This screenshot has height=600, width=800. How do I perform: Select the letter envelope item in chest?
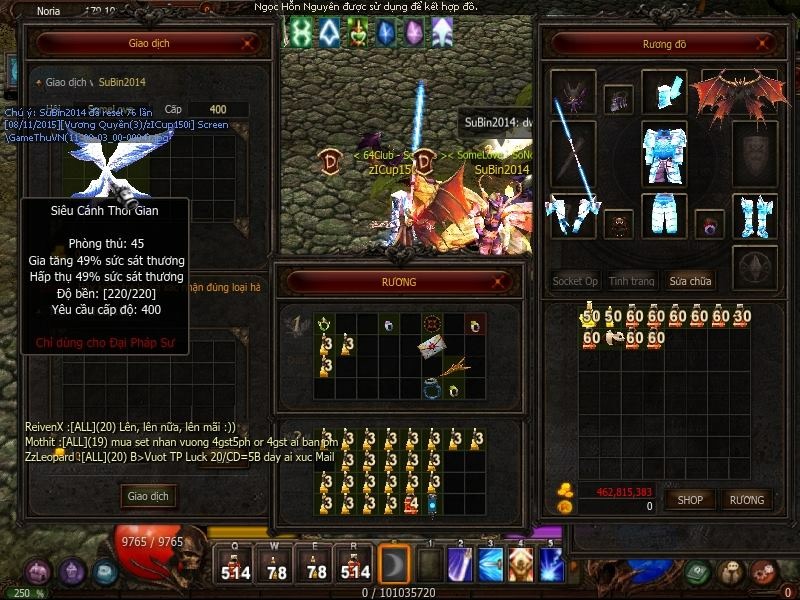point(433,346)
